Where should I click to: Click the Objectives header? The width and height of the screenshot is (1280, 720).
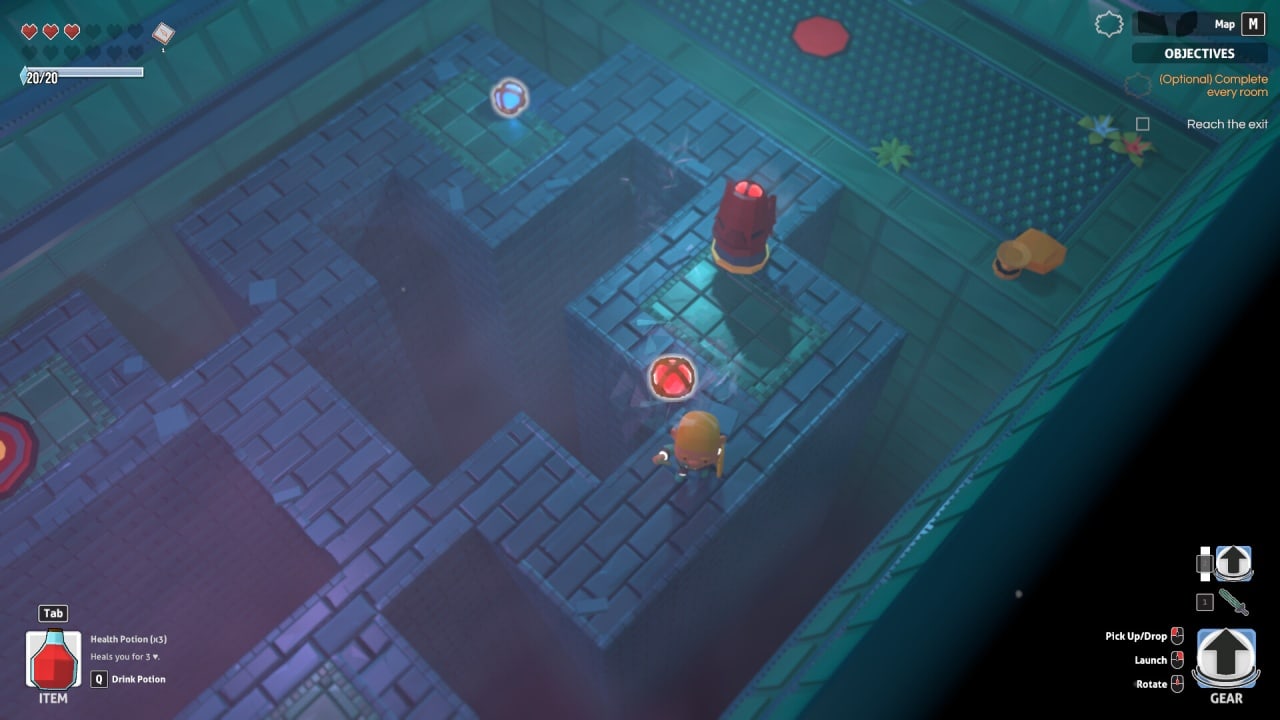(1199, 53)
